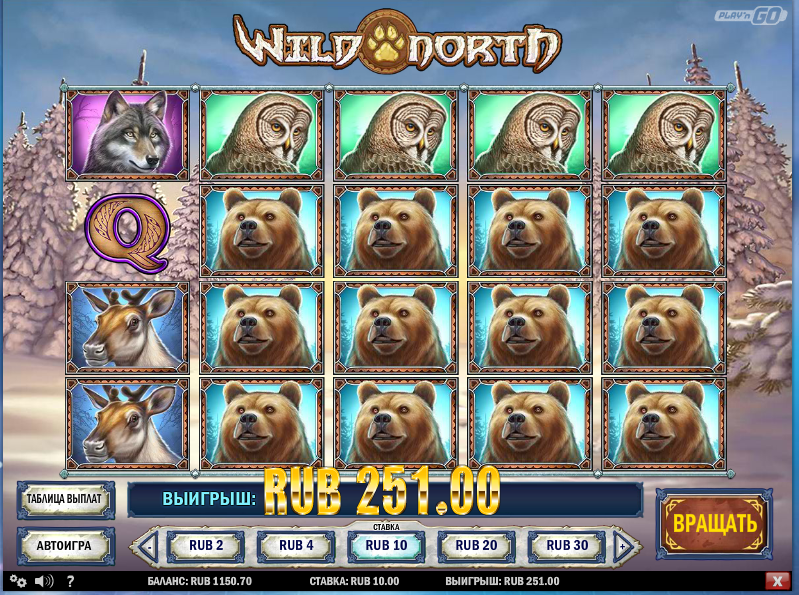Decrease the bet with the left arrow
Screen dimensions: 799x595
(x=148, y=547)
